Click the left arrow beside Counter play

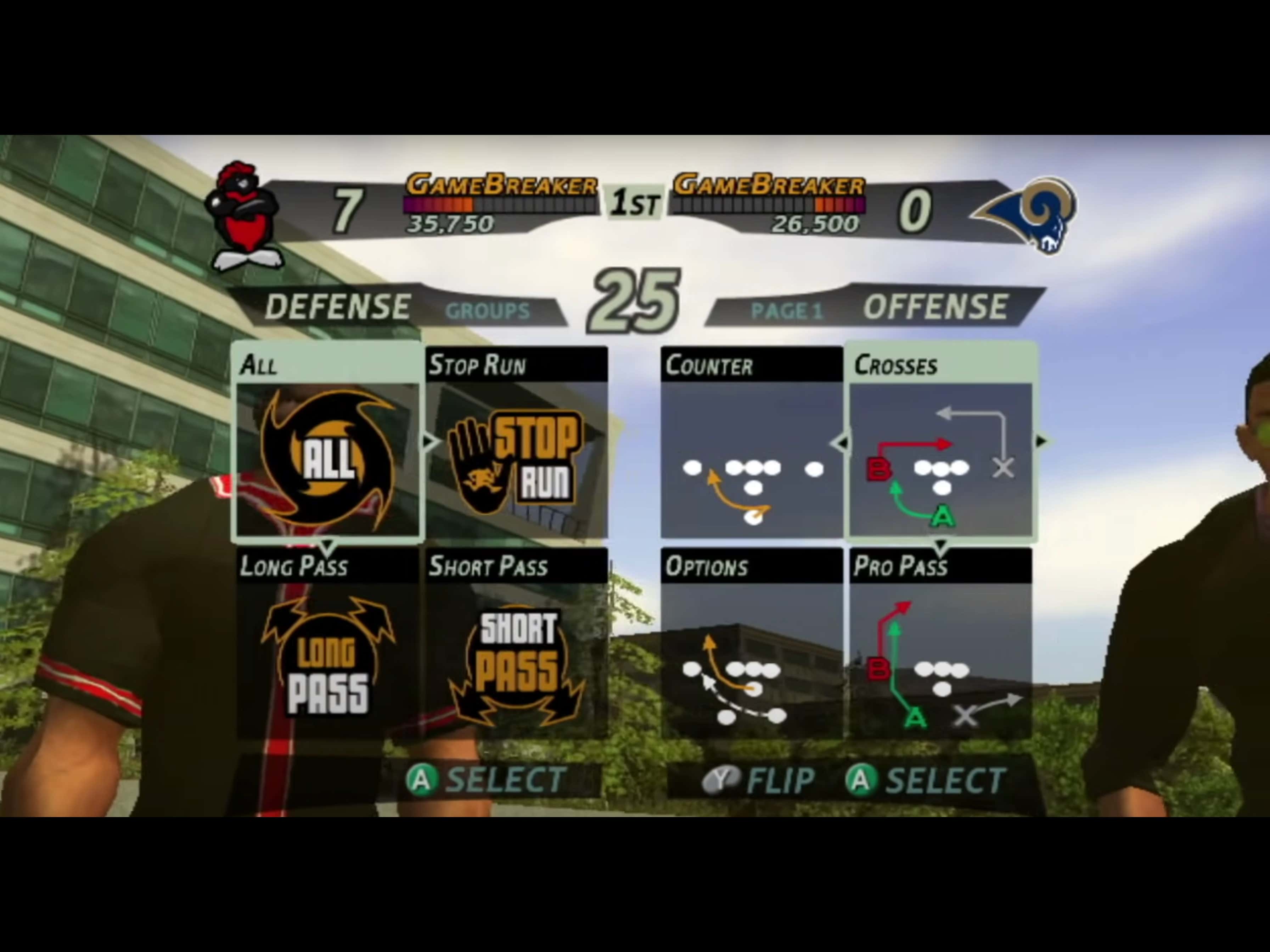coord(841,442)
